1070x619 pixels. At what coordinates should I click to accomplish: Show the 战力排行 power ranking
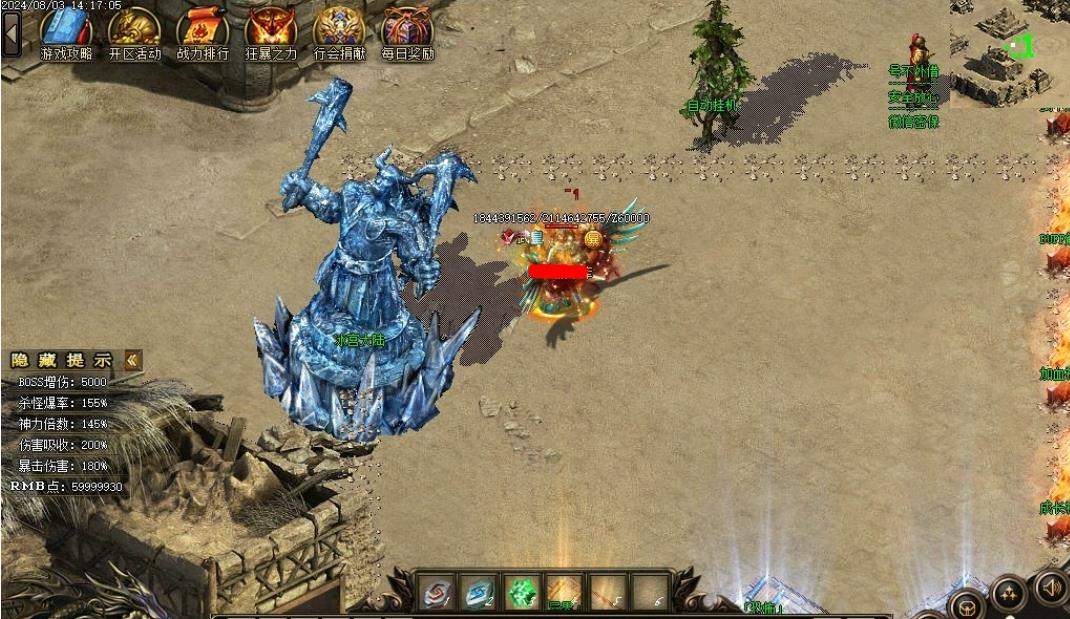coord(202,32)
